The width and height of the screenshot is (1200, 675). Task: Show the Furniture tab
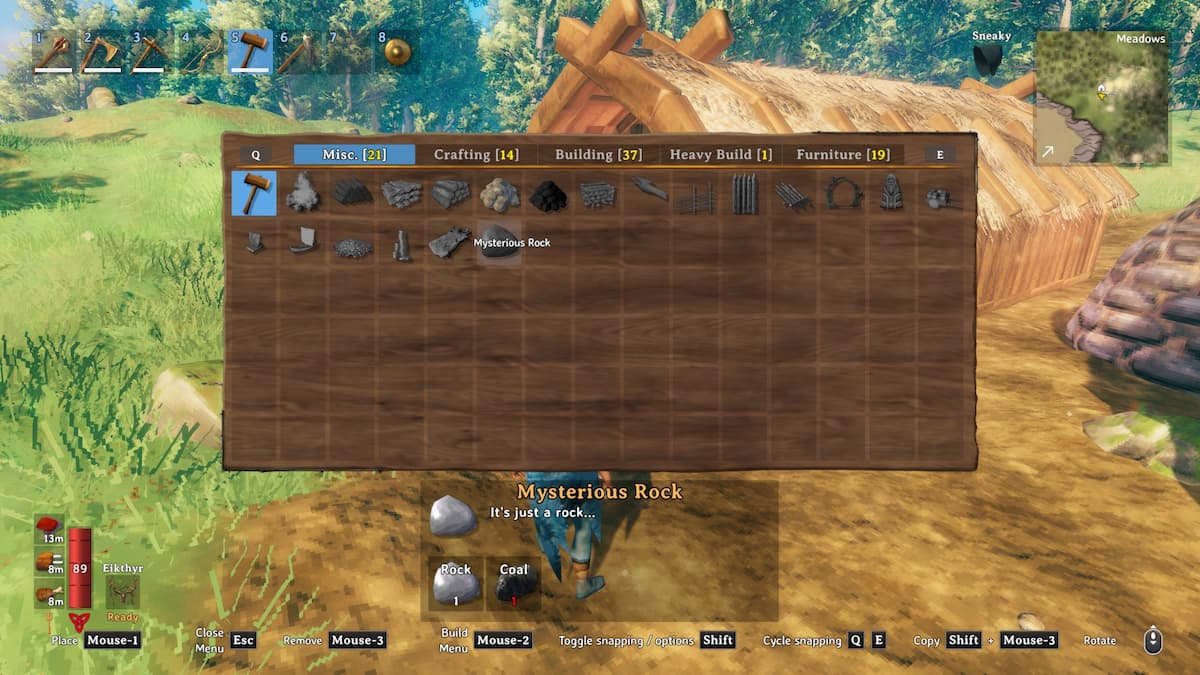tap(842, 155)
